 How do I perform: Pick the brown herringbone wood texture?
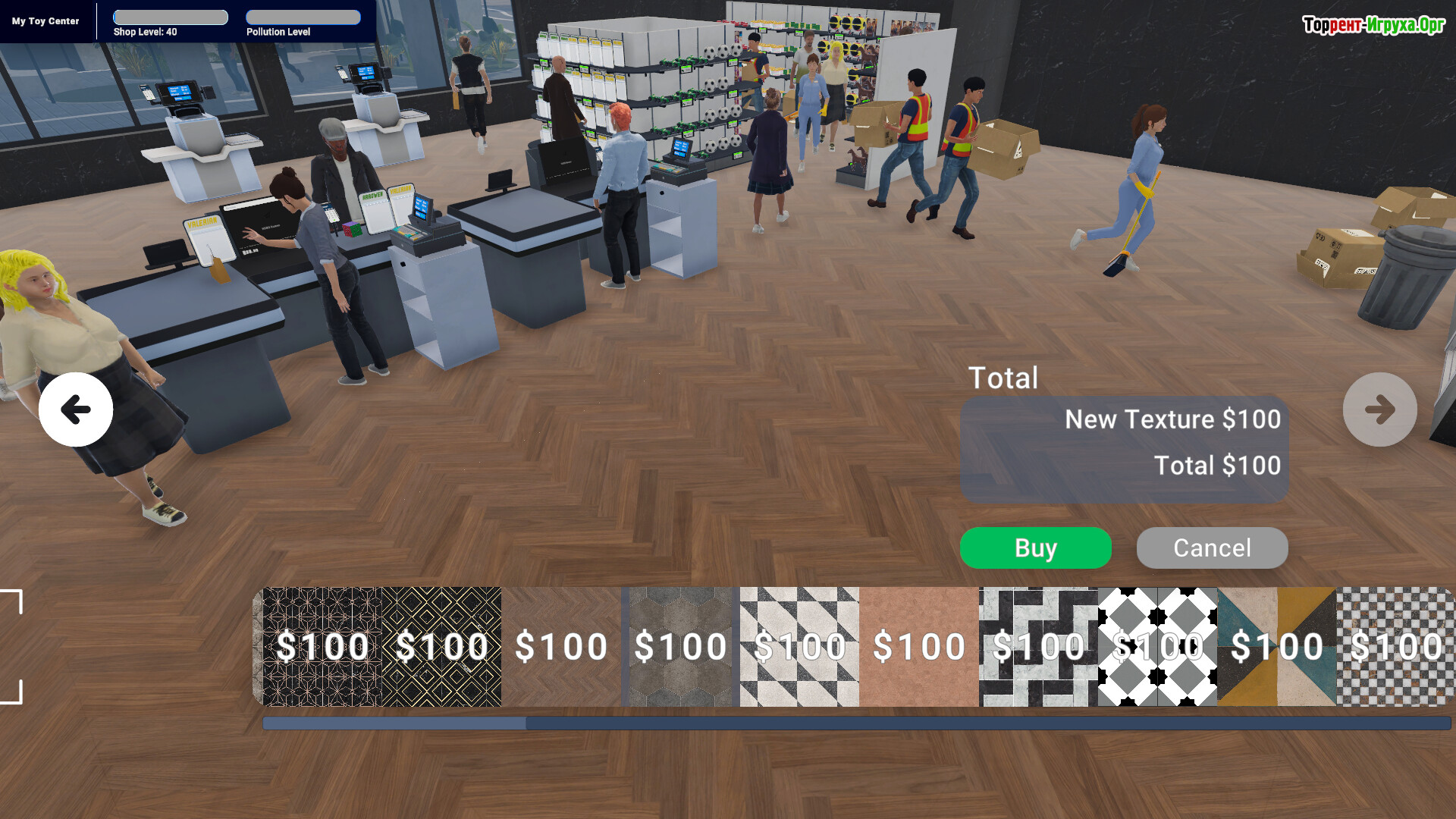561,646
